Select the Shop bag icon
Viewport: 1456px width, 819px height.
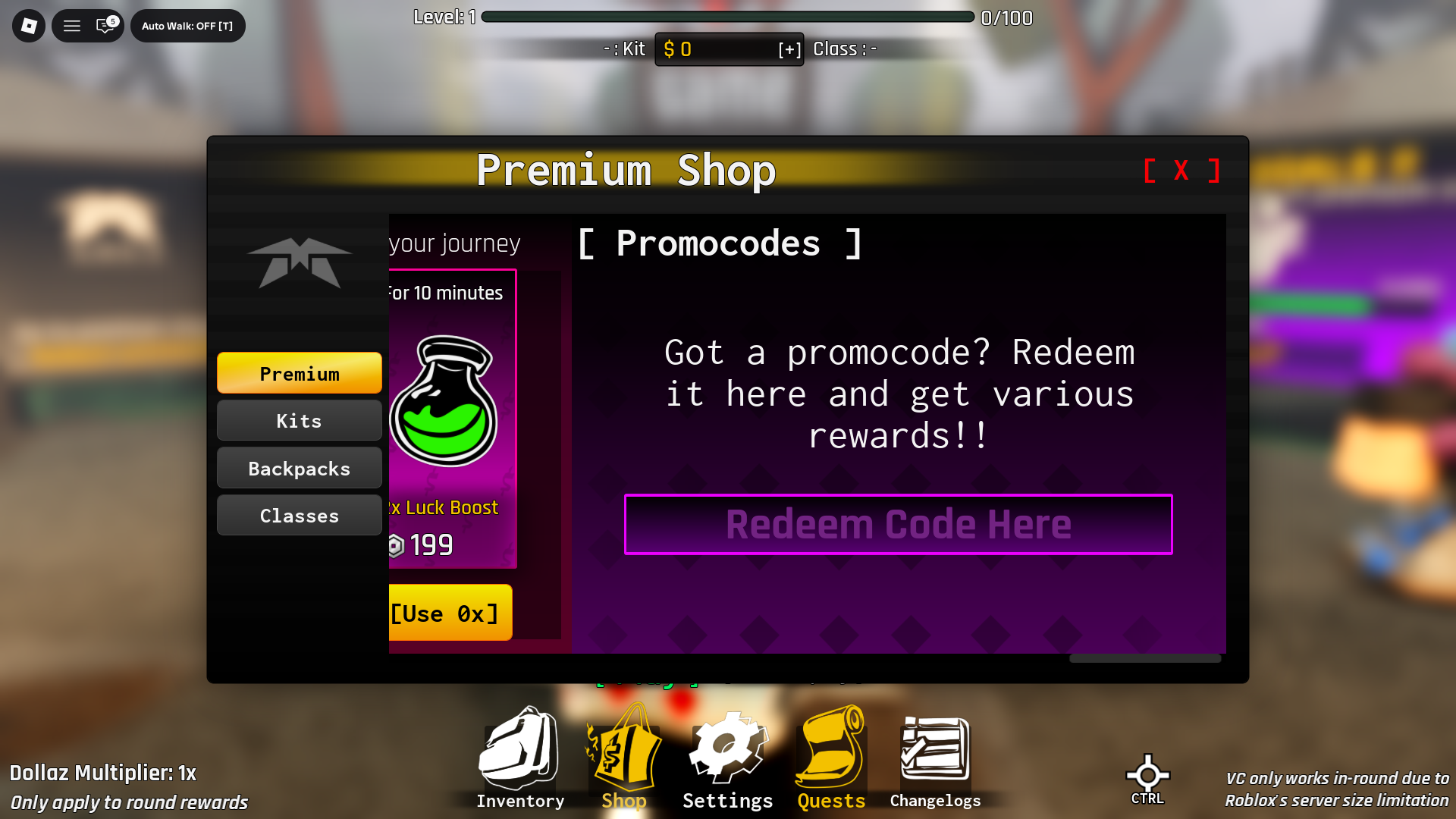[x=623, y=755]
